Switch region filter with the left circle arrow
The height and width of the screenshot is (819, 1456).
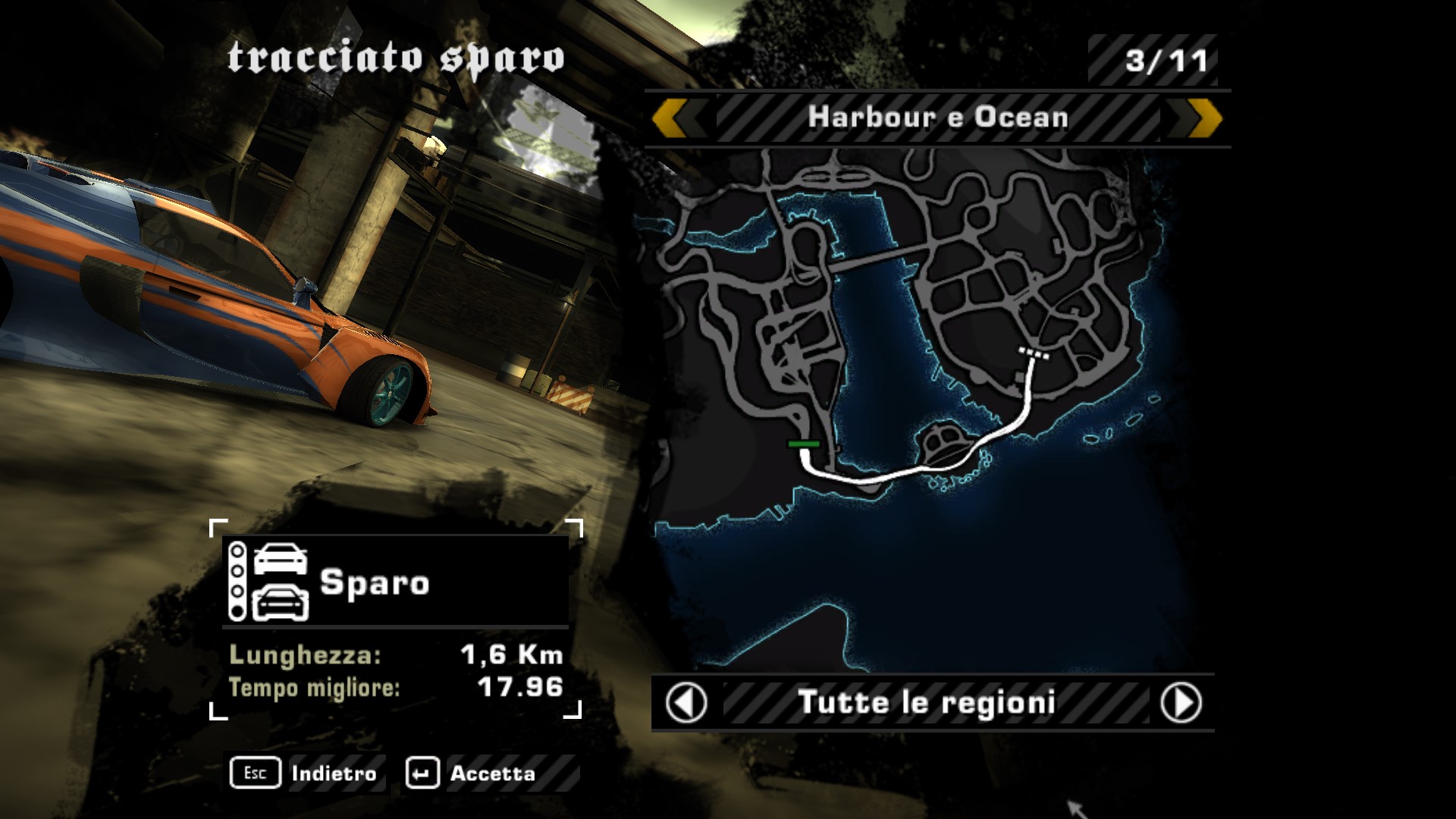pos(686,703)
